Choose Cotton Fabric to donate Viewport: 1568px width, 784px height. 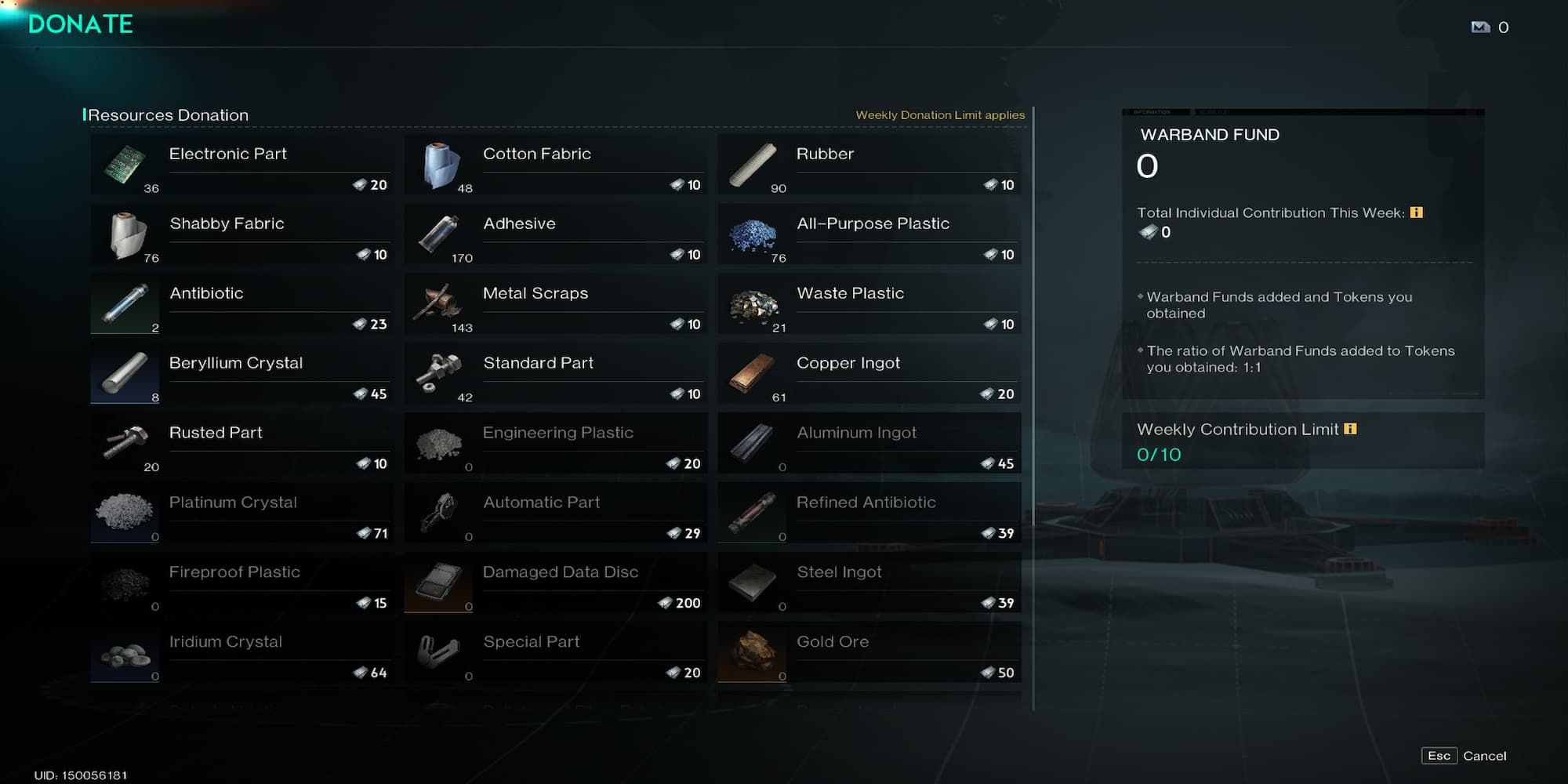click(x=555, y=165)
